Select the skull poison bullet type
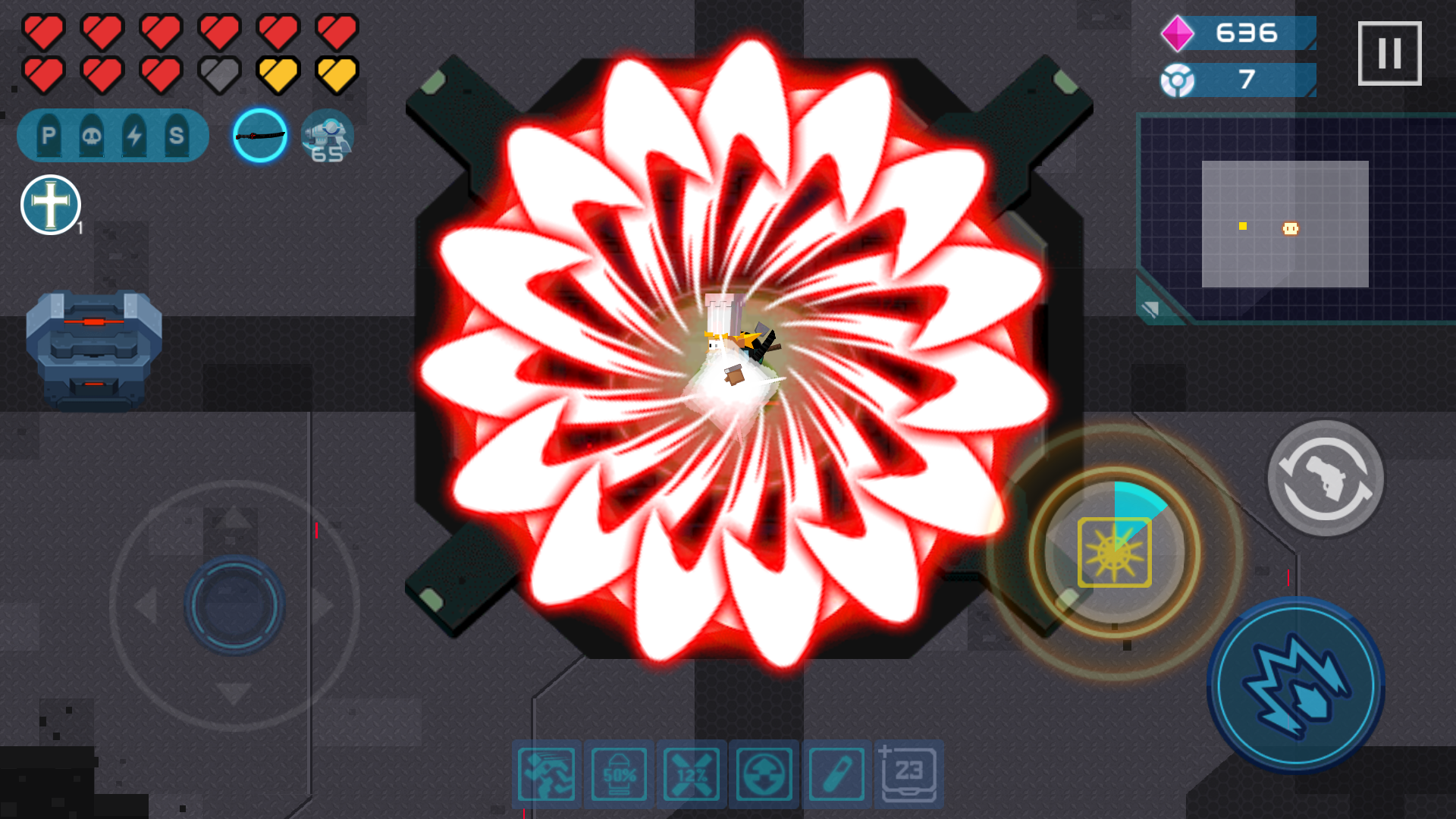 pos(91,134)
